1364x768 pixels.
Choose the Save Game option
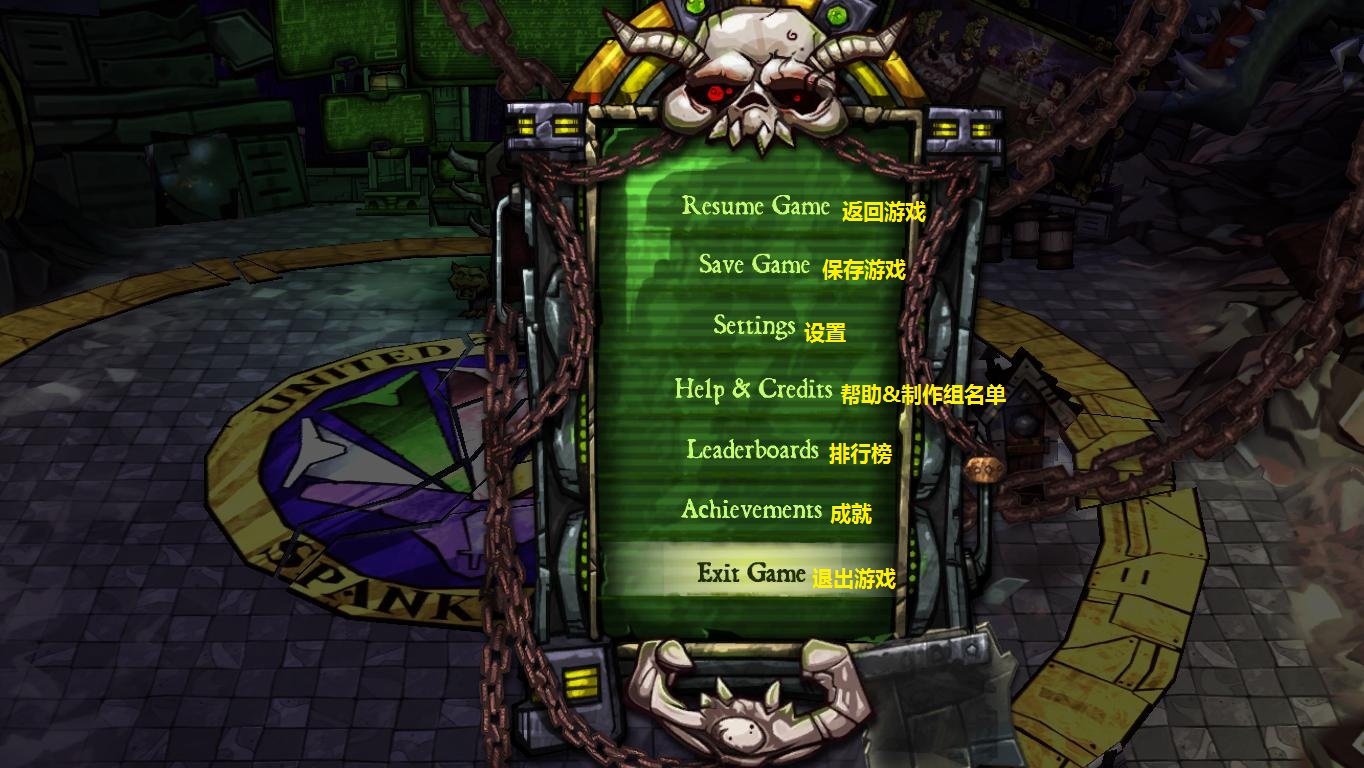pos(754,265)
